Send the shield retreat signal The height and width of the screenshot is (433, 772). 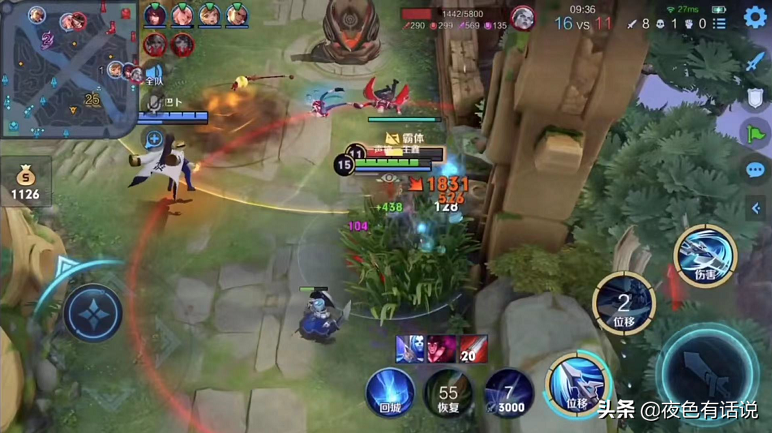(x=755, y=98)
